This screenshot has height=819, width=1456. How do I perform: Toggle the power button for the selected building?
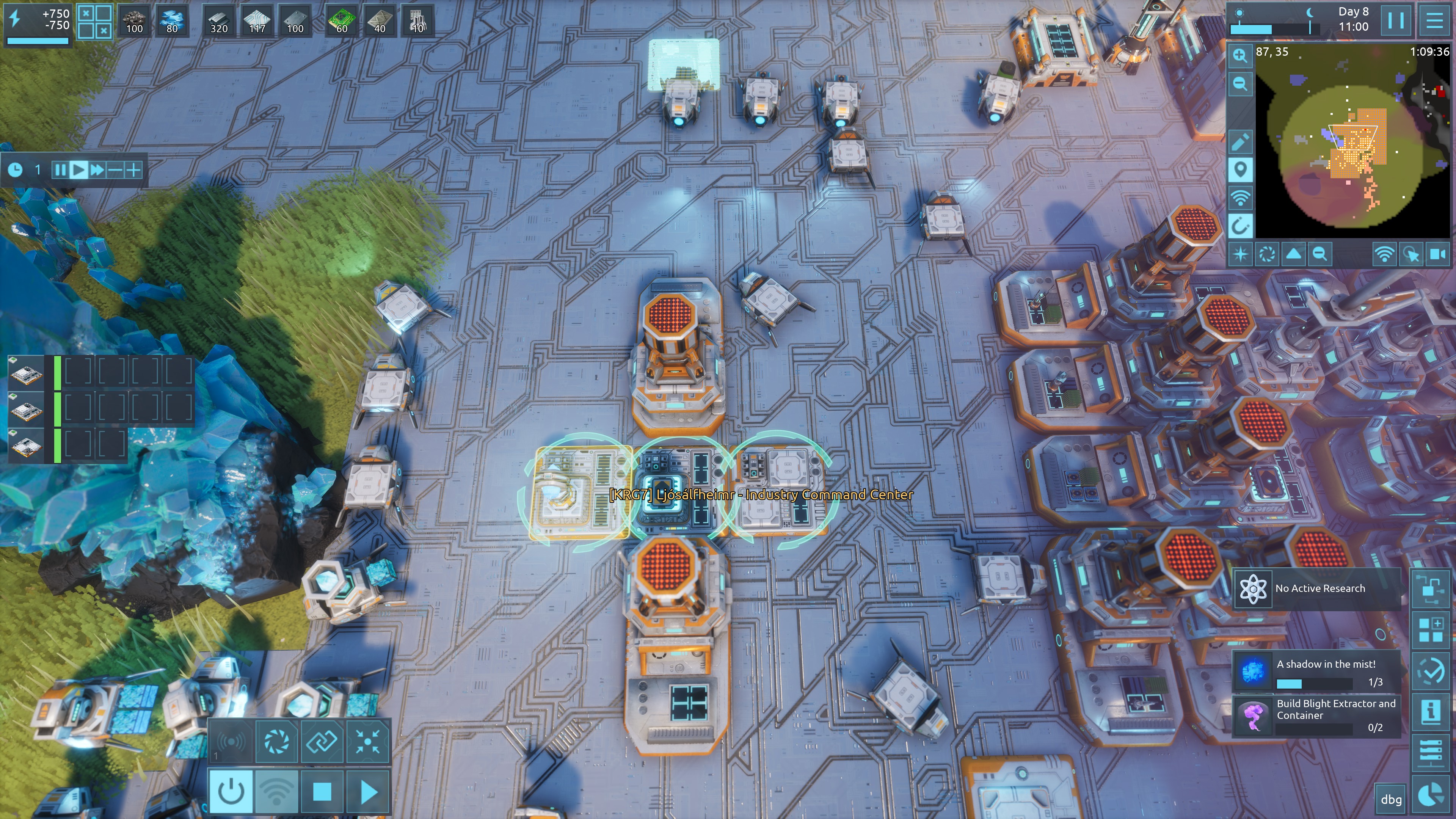pos(231,792)
